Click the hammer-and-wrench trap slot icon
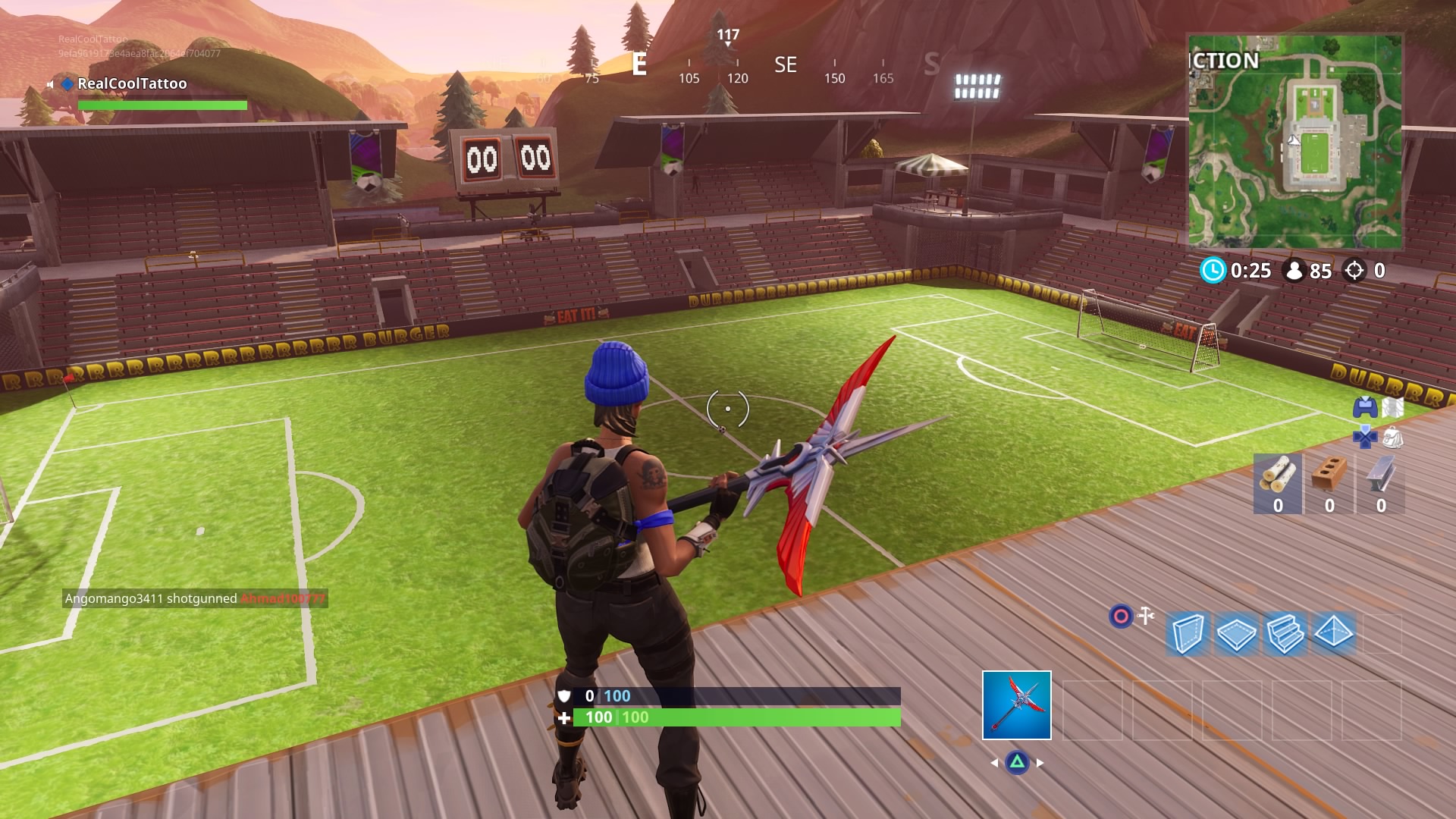The height and width of the screenshot is (819, 1456). 1145,616
